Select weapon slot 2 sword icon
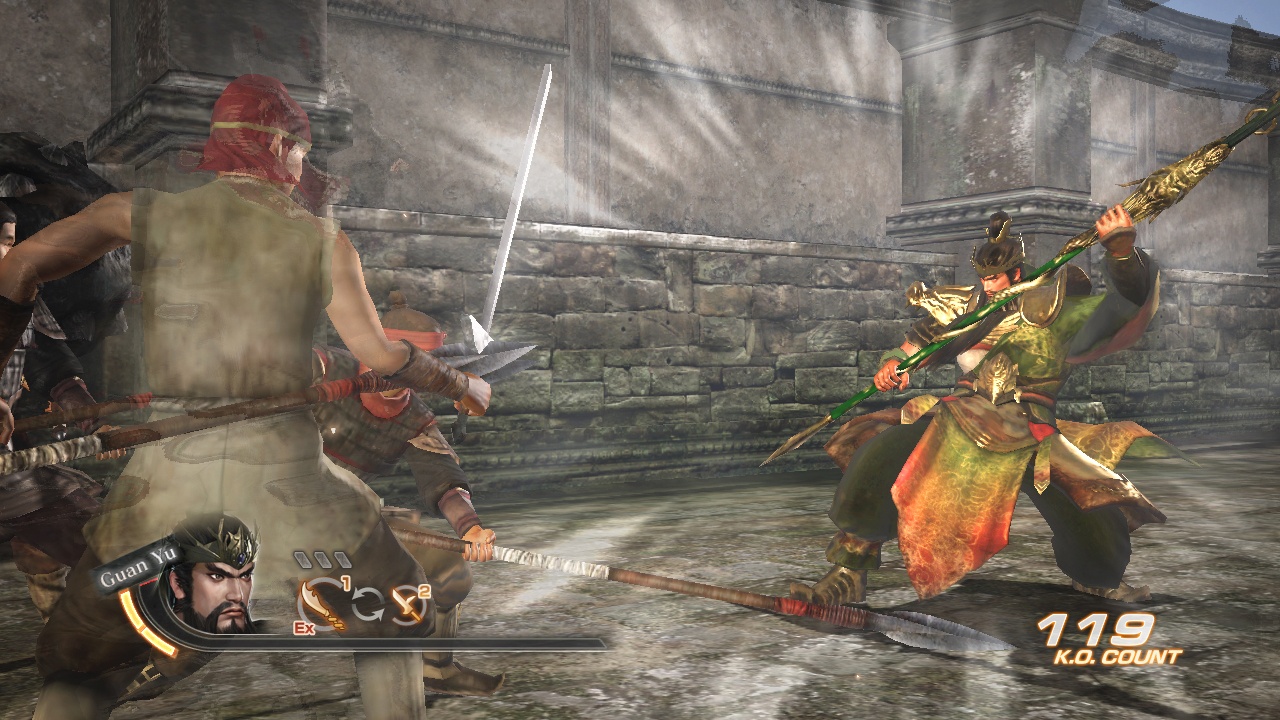The image size is (1280, 720). point(408,603)
